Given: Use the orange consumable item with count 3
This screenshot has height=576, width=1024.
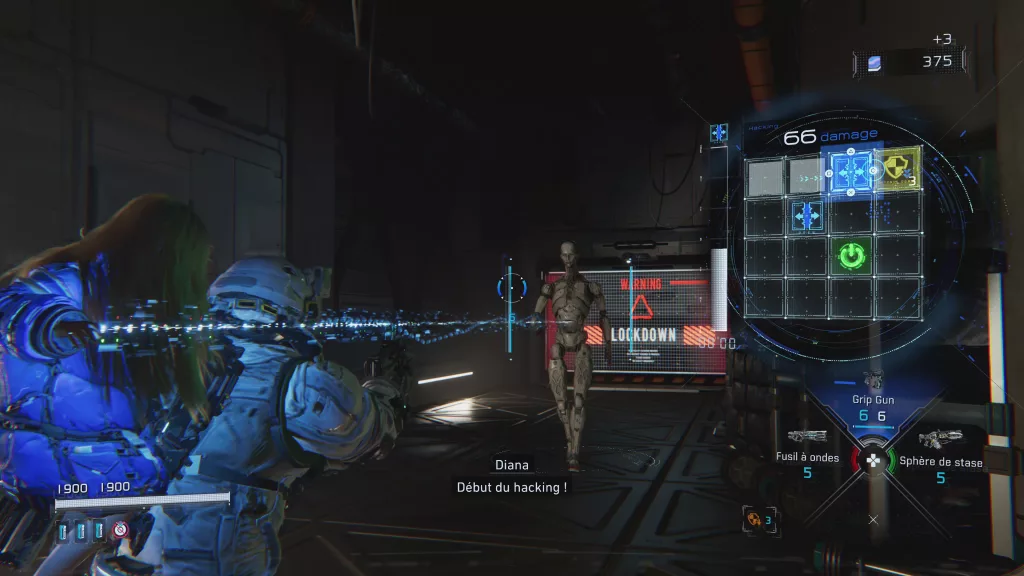Looking at the screenshot, I should [x=752, y=520].
